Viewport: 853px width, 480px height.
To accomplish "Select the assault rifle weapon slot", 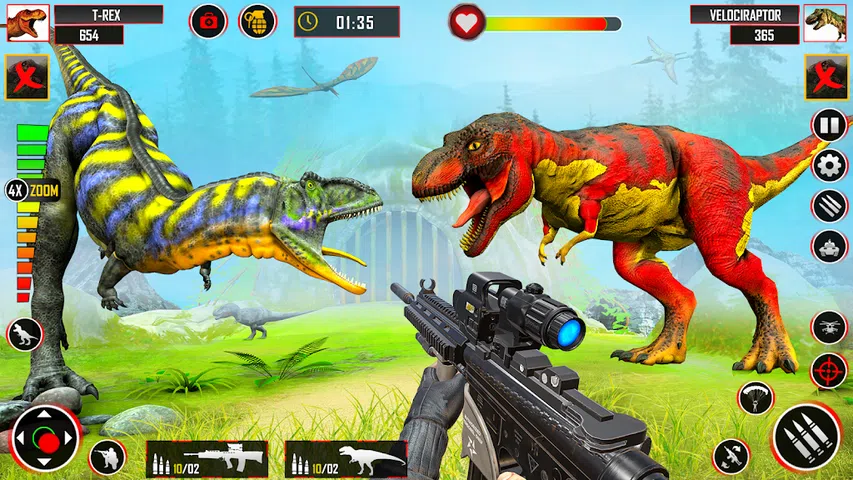I will [x=207, y=459].
